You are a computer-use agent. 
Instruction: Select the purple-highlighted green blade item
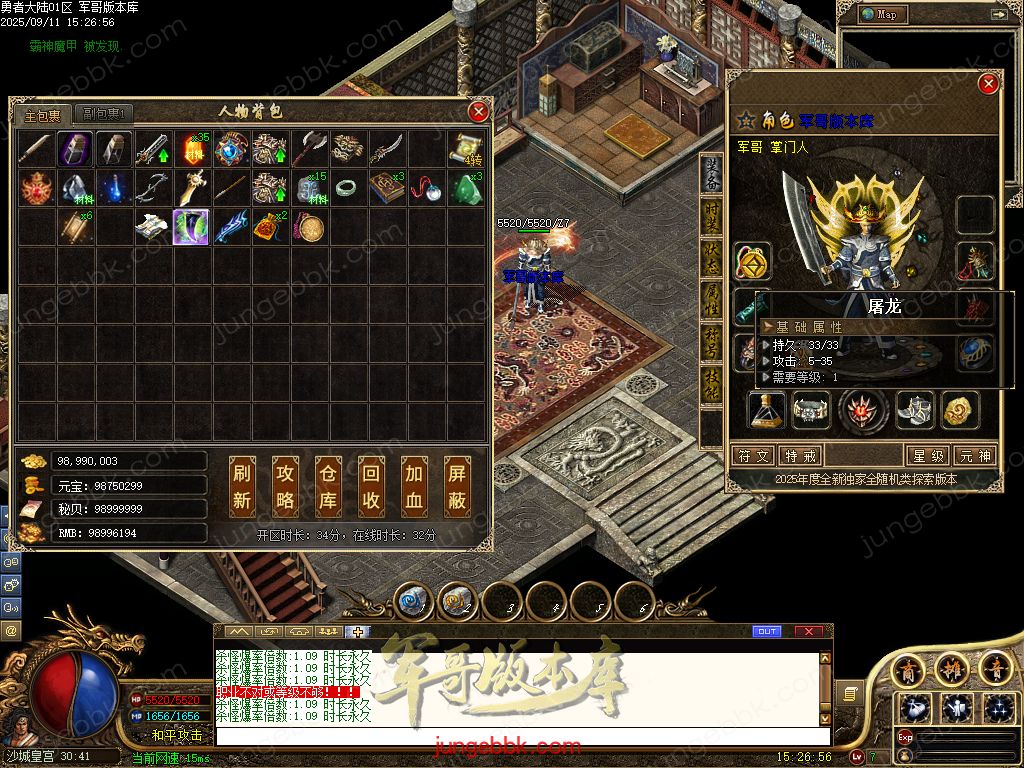point(191,227)
